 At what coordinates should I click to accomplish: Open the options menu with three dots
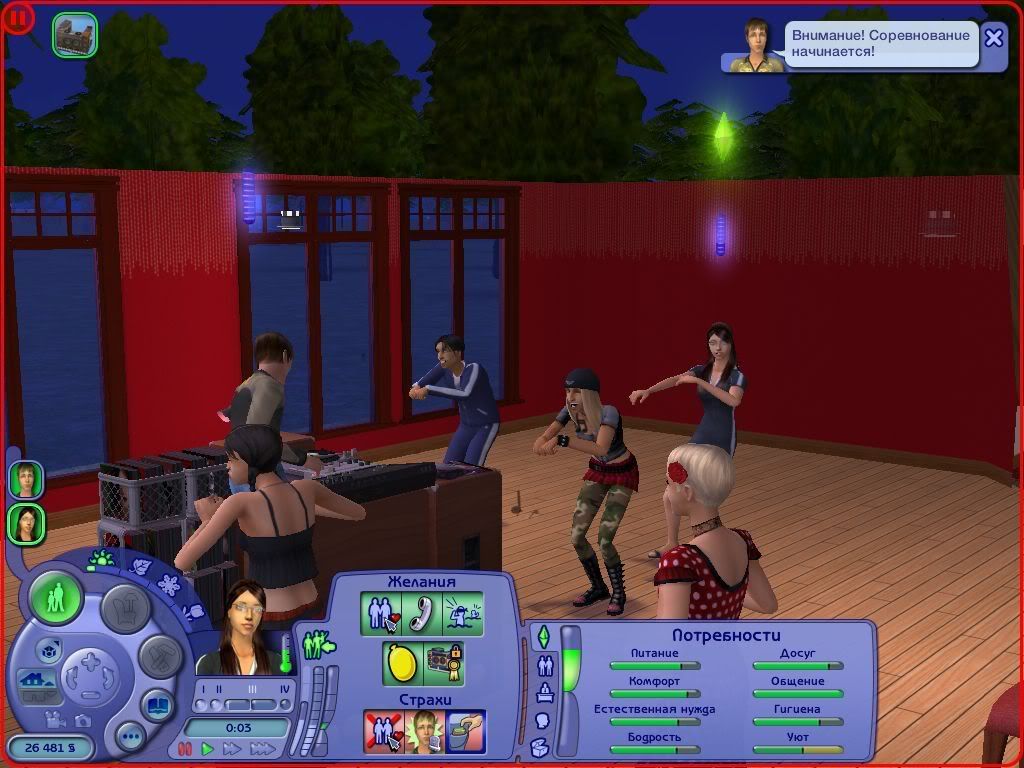tap(130, 738)
